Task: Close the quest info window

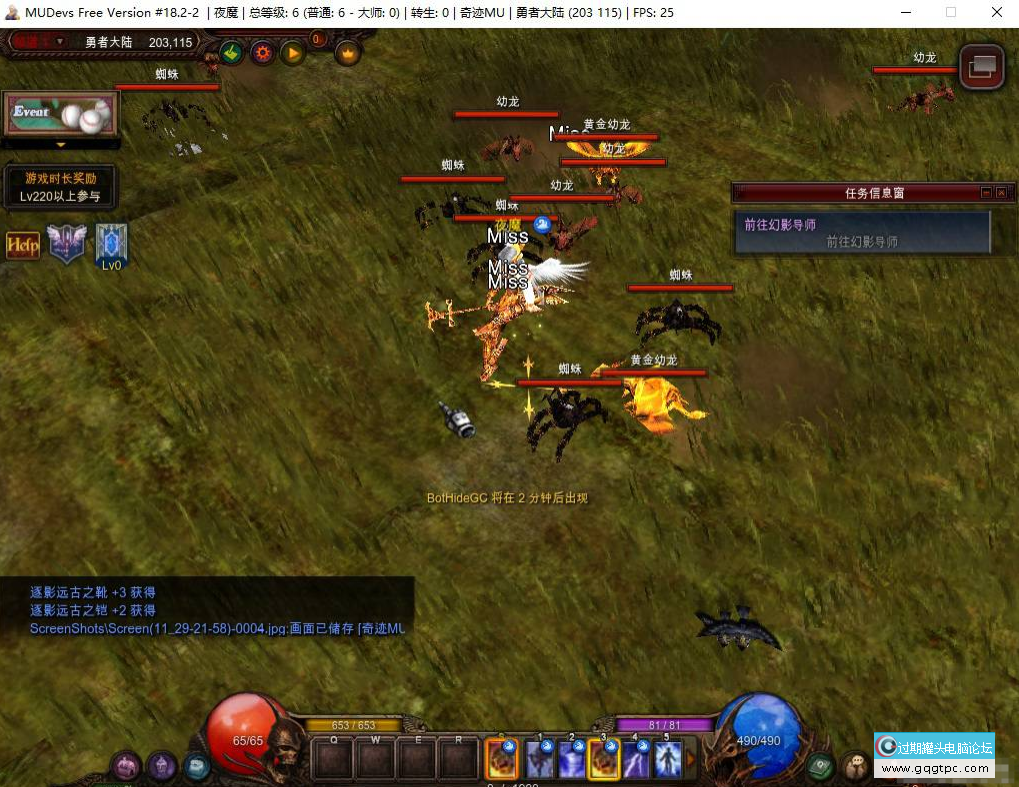Action: pyautogui.click(x=1002, y=193)
